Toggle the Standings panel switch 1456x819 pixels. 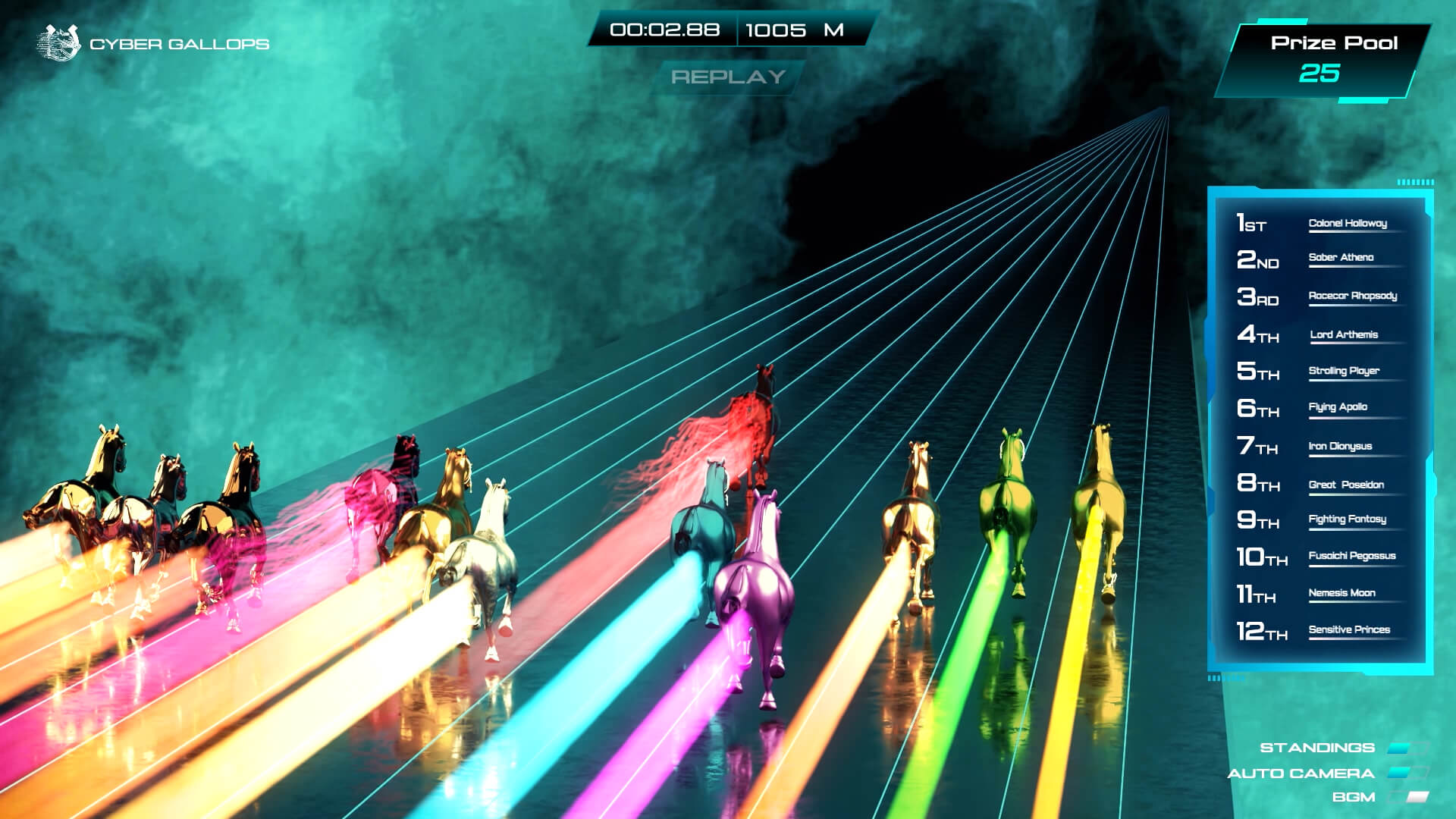click(1407, 748)
